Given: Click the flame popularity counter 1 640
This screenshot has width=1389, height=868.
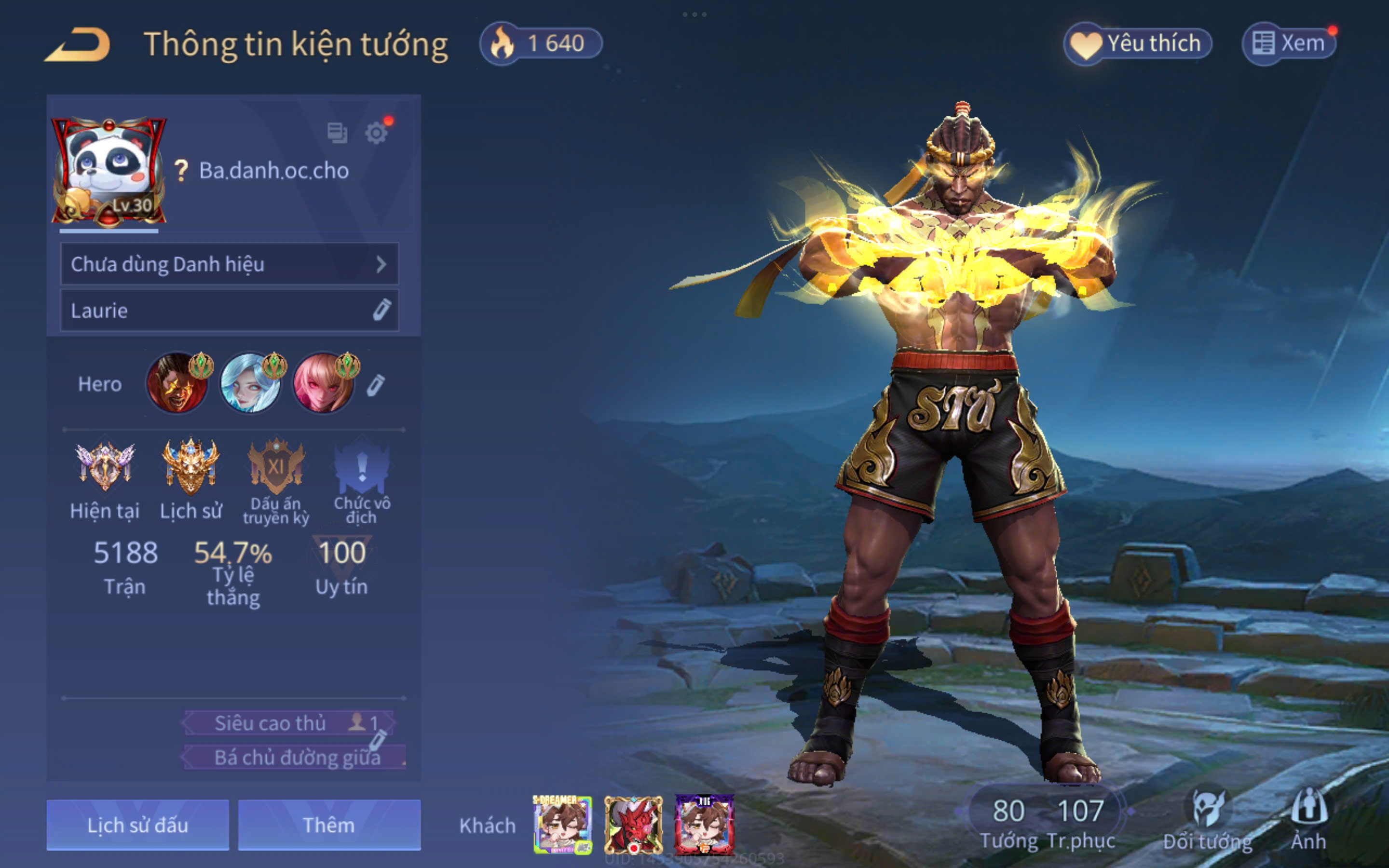Looking at the screenshot, I should [541, 43].
